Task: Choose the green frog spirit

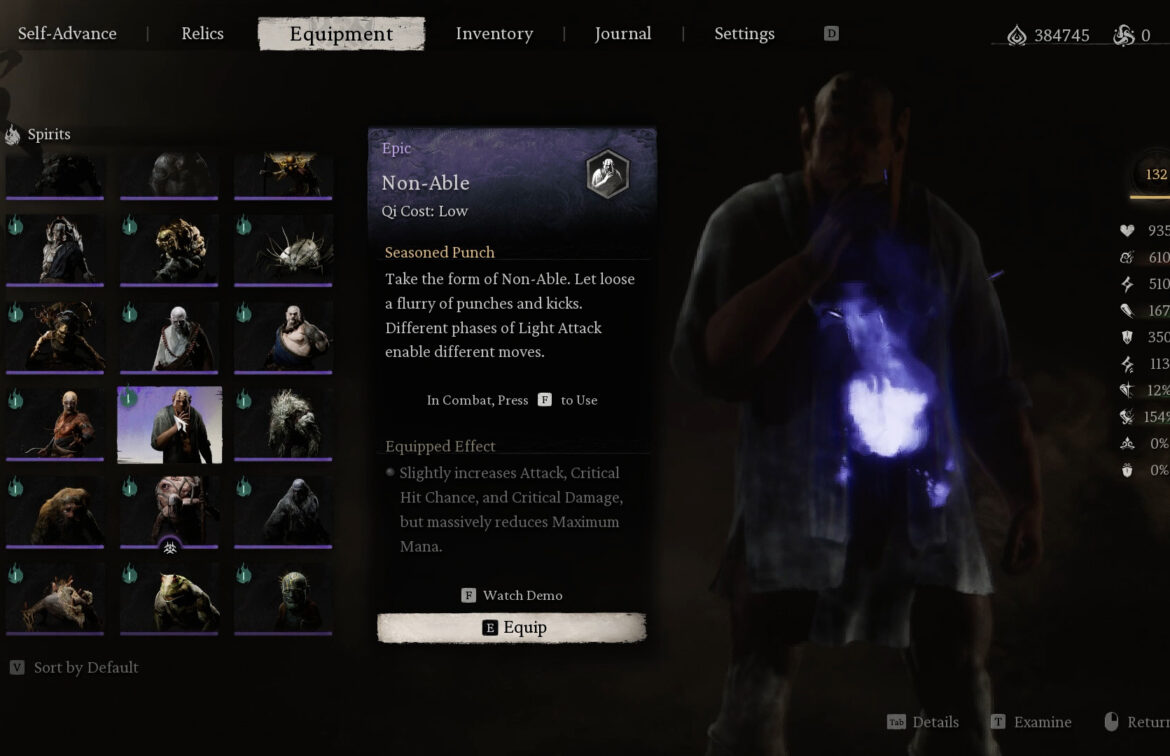Action: (x=170, y=597)
